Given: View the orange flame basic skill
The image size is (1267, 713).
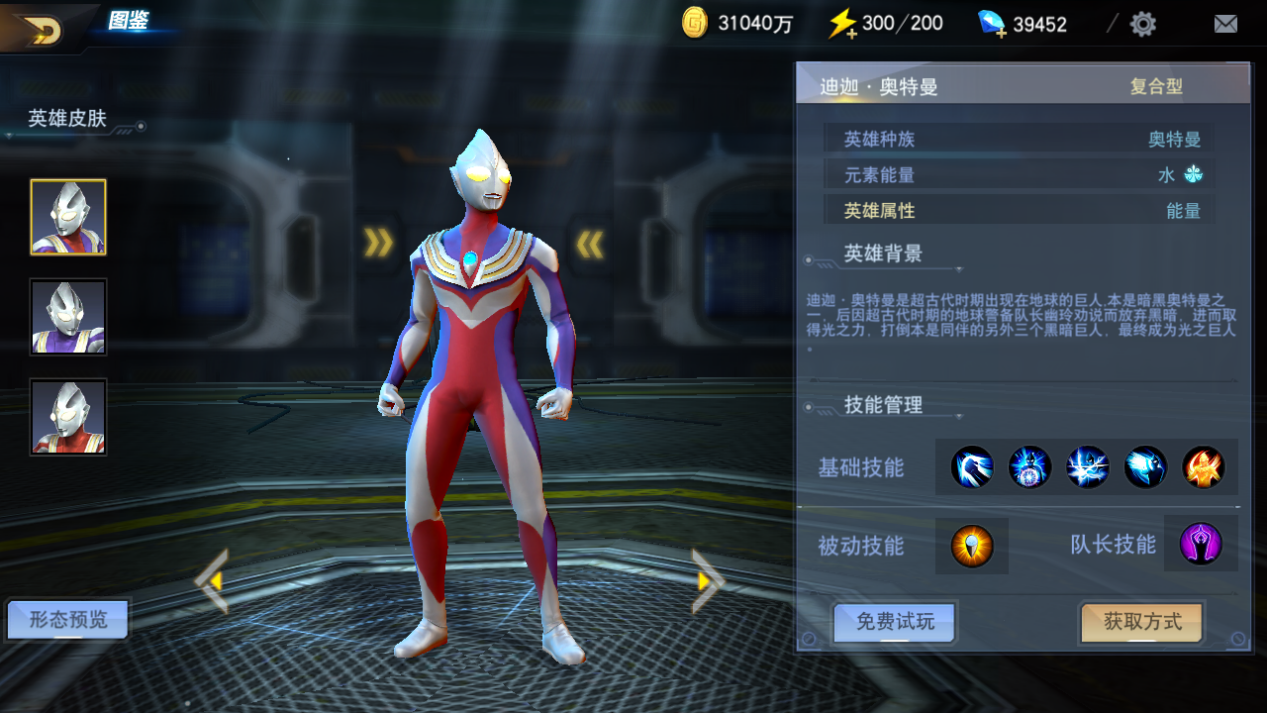Looking at the screenshot, I should (1203, 467).
